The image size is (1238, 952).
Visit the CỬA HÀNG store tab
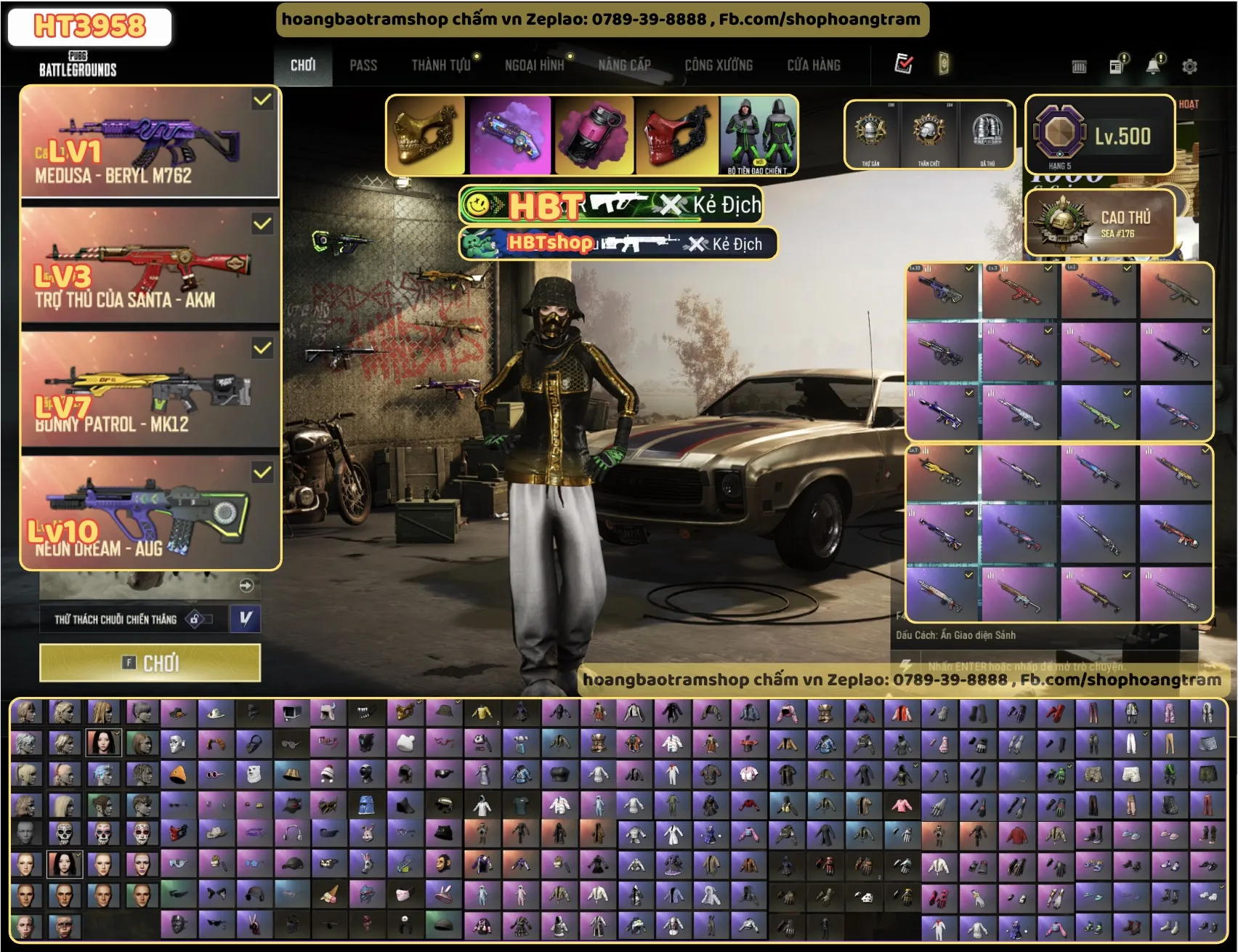tap(814, 65)
